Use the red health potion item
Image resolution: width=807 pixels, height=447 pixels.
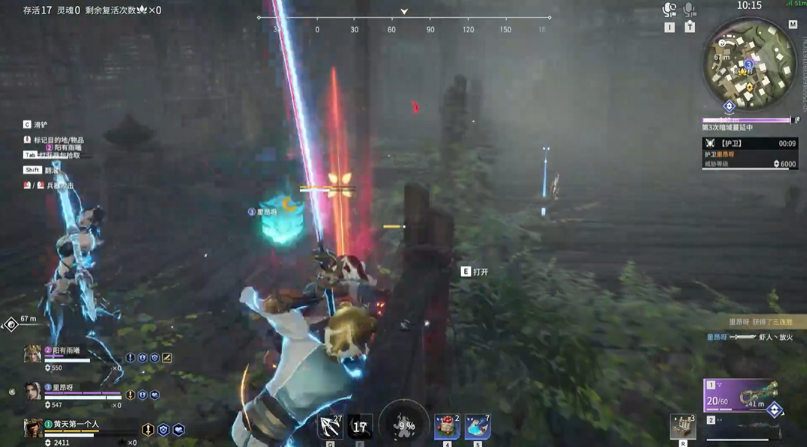pyautogui.click(x=446, y=427)
